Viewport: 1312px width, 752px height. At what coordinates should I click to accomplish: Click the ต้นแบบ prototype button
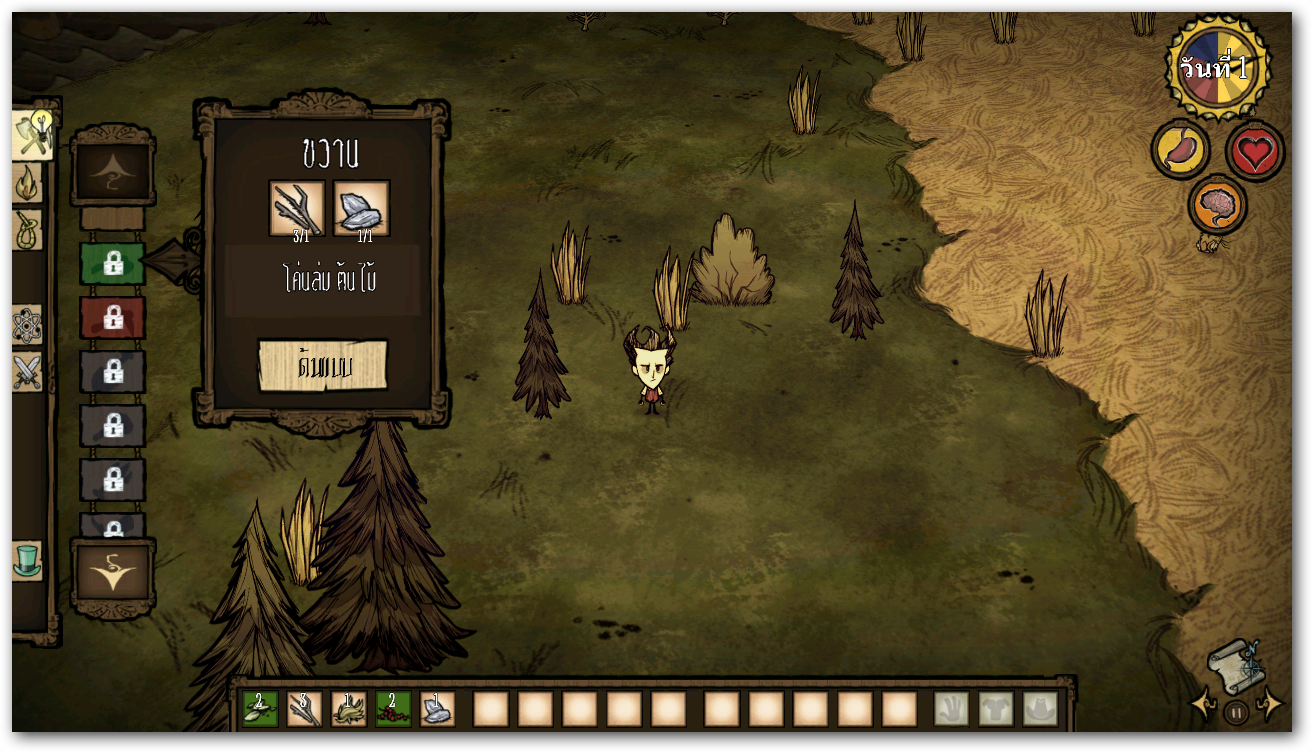coord(322,366)
